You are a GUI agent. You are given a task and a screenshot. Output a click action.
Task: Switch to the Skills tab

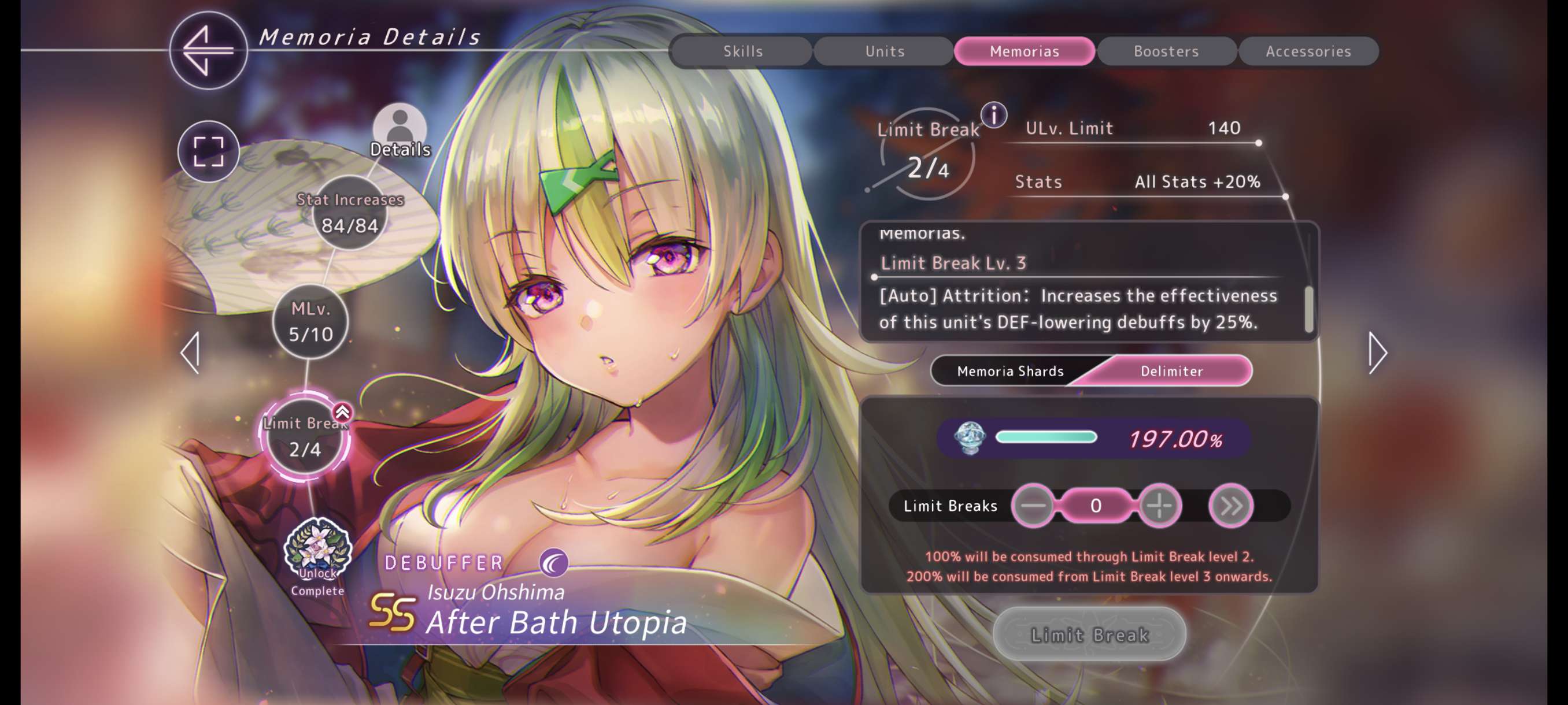click(742, 51)
